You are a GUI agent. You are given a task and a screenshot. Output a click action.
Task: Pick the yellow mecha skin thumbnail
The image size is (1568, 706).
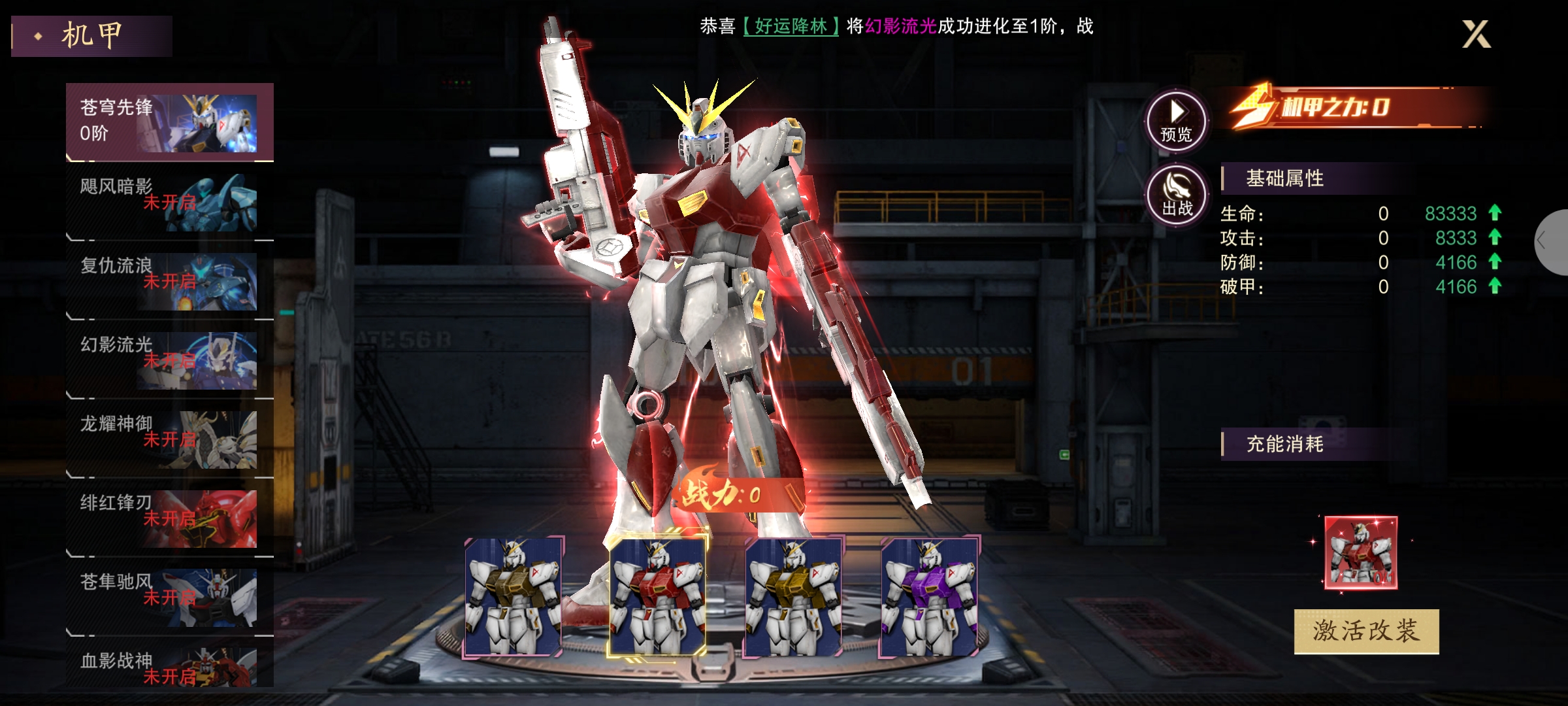pyautogui.click(x=794, y=597)
